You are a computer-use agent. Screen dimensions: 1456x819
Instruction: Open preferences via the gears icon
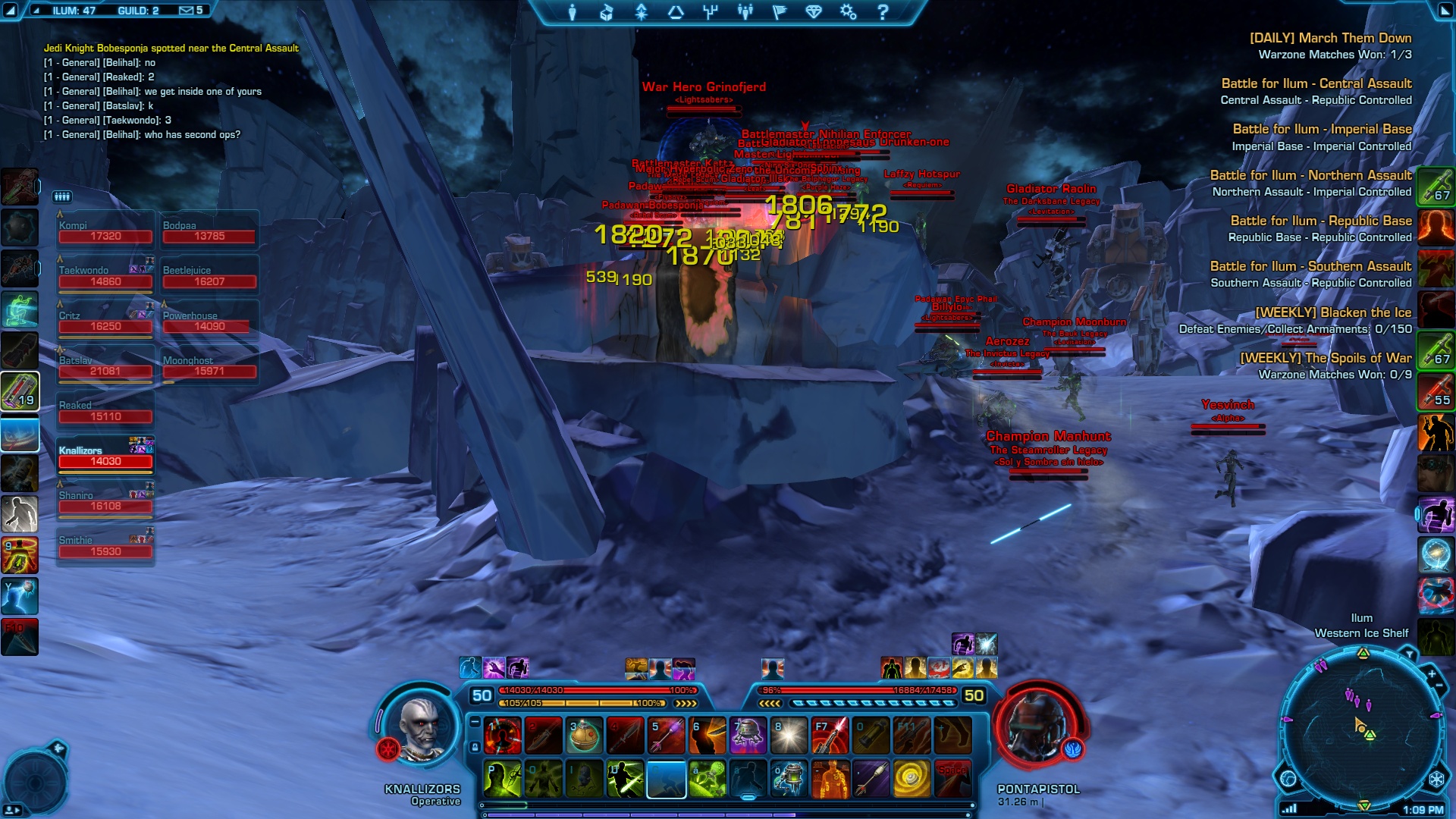click(848, 12)
